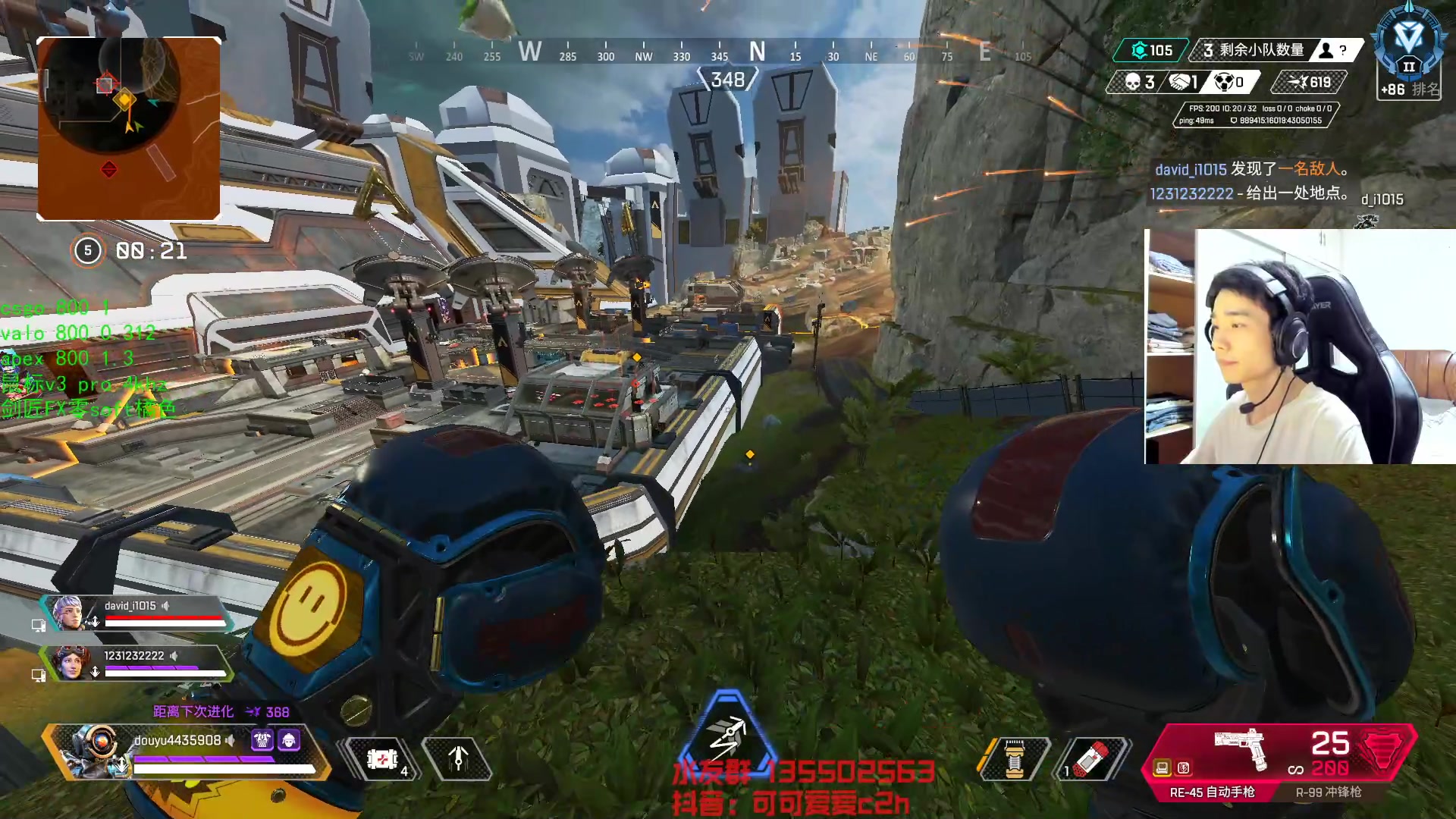Click the golden optic attachment icon
This screenshot has height=819, width=1456.
tap(1162, 768)
